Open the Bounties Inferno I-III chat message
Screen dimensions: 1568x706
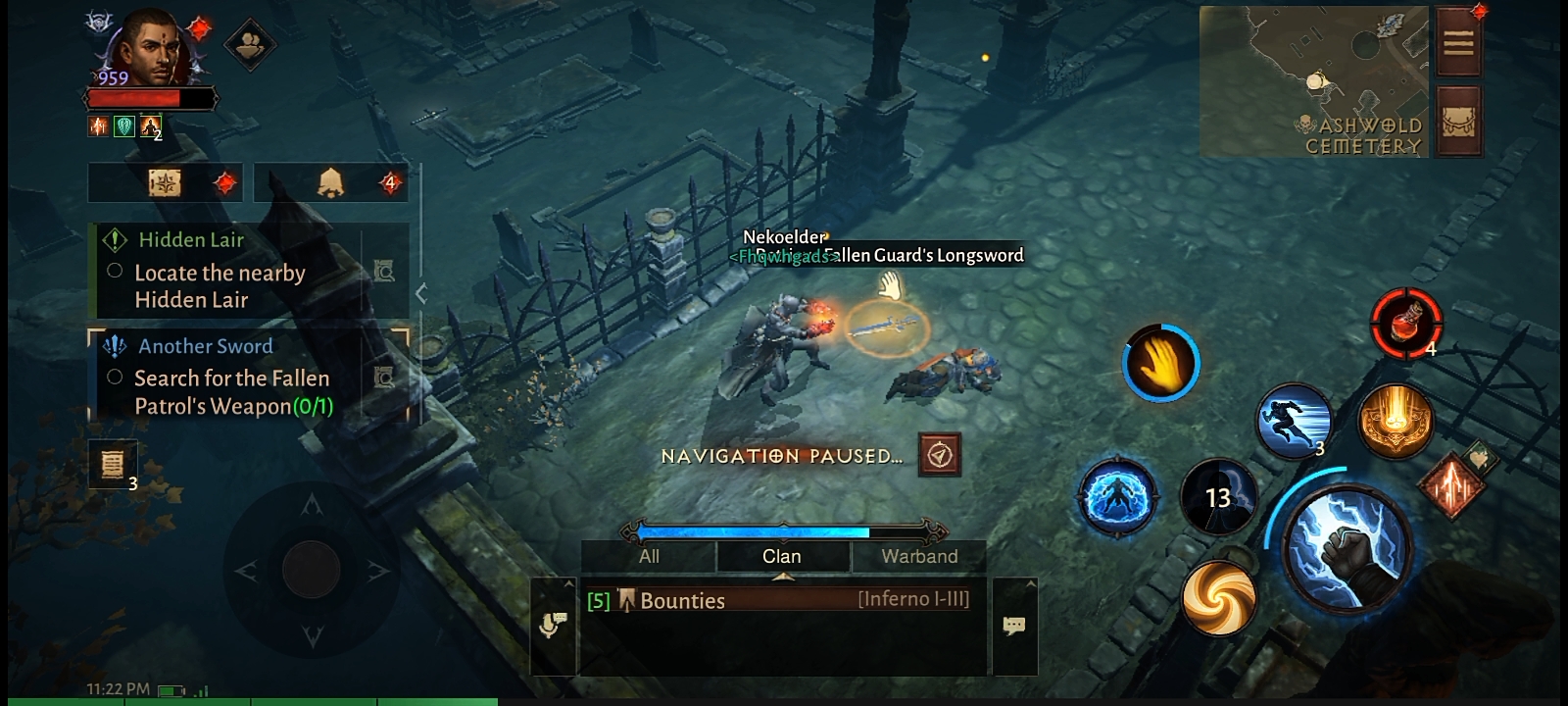780,600
